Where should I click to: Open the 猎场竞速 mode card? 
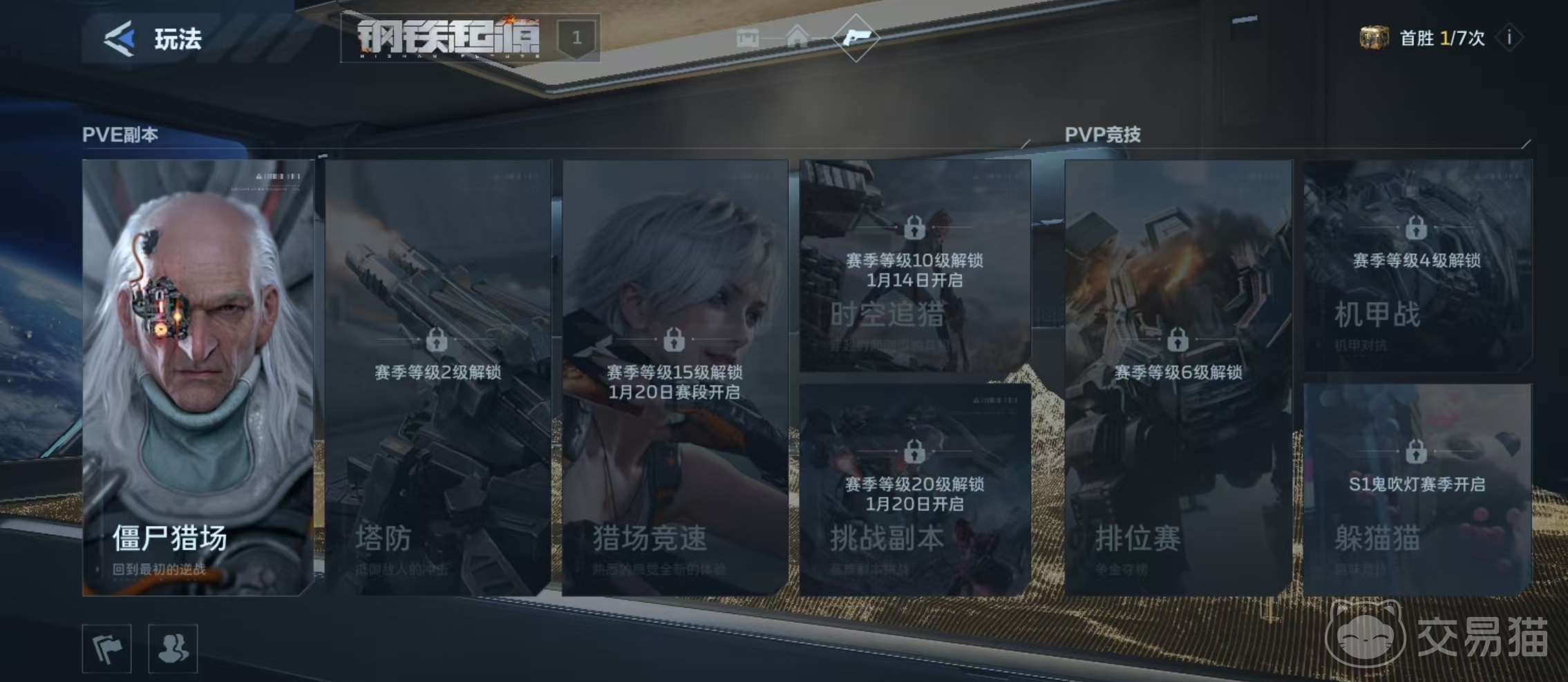675,377
